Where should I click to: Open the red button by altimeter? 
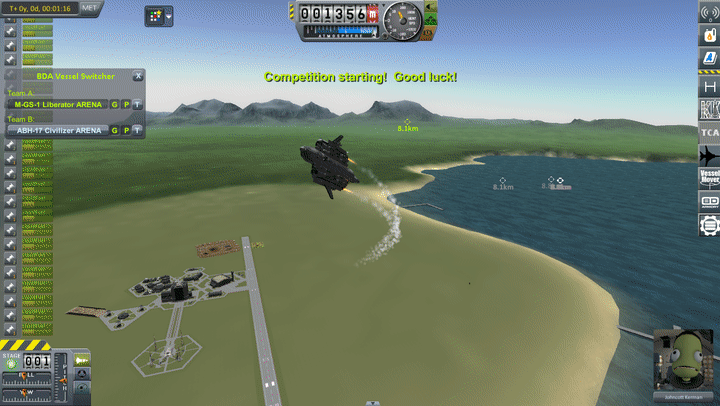372,16
